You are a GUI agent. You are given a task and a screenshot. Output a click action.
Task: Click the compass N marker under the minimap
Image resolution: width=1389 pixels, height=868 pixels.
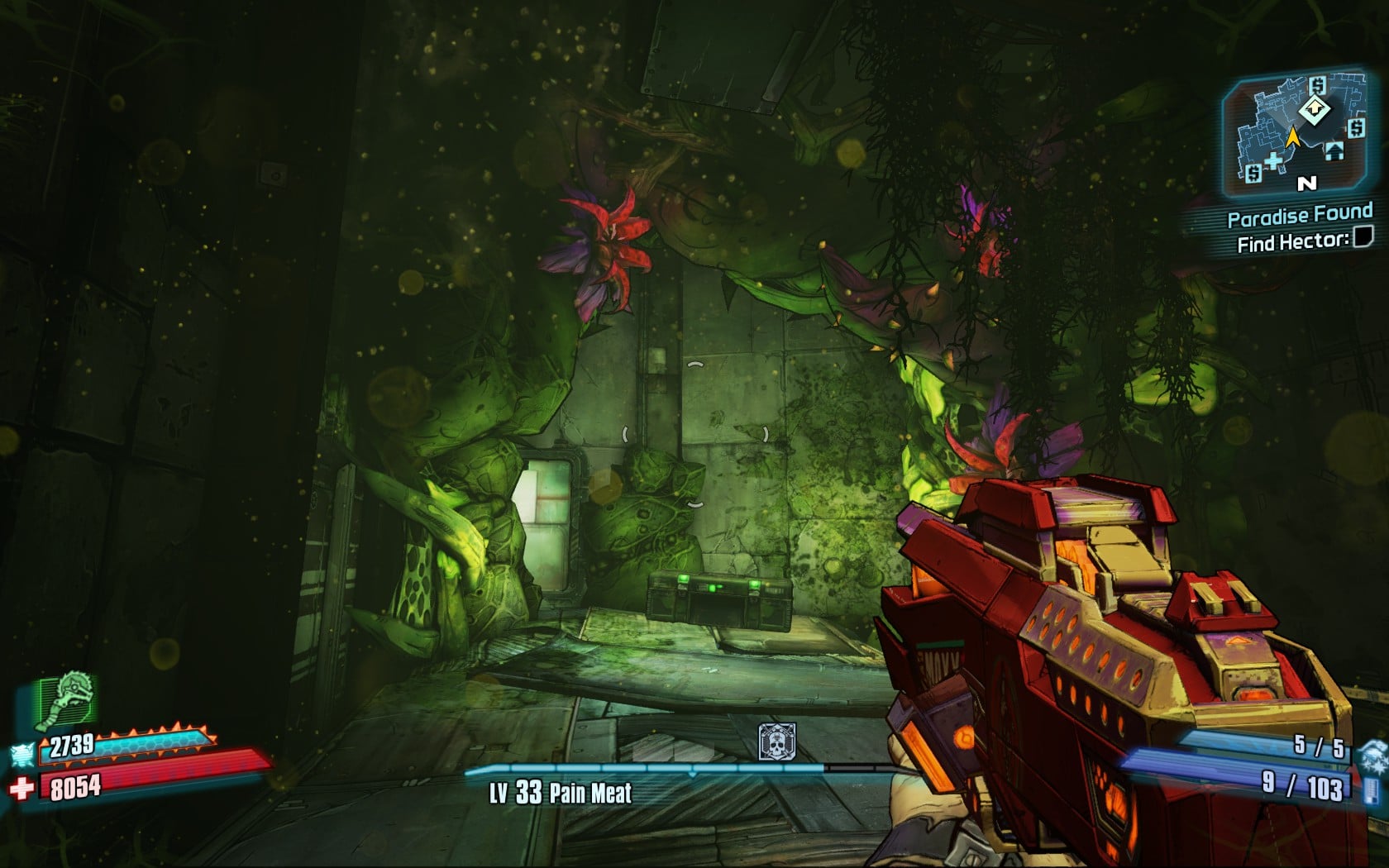[1305, 184]
